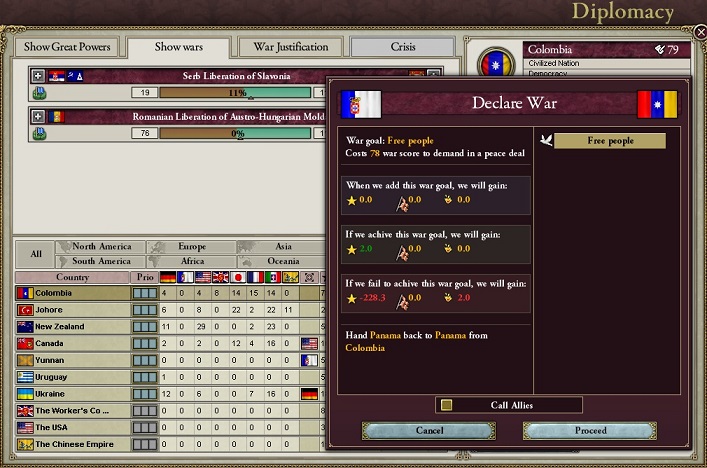Image resolution: width=707 pixels, height=468 pixels.
Task: Filter countries by South America
Action: [102, 261]
